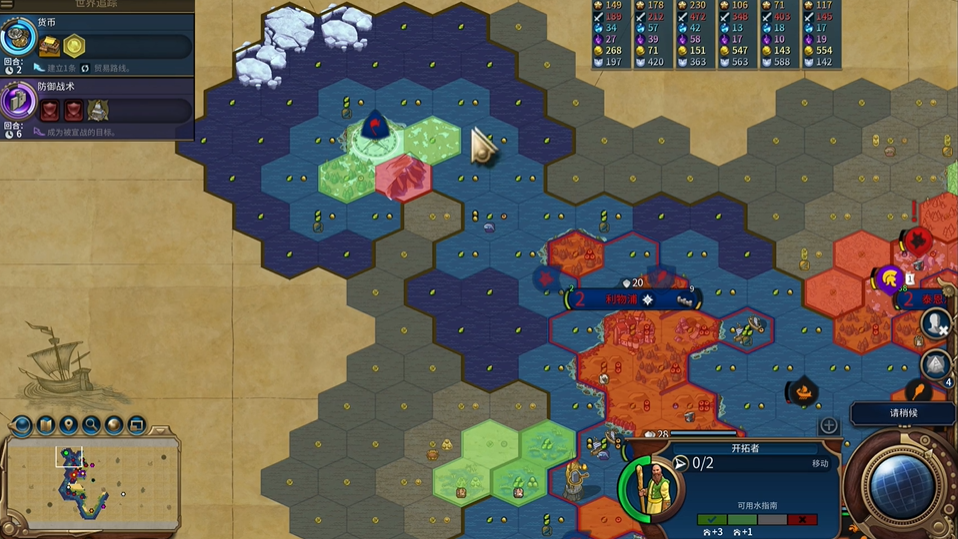Click the green checkmark settle indicator
Screen dimensions: 958x539
(x=711, y=520)
